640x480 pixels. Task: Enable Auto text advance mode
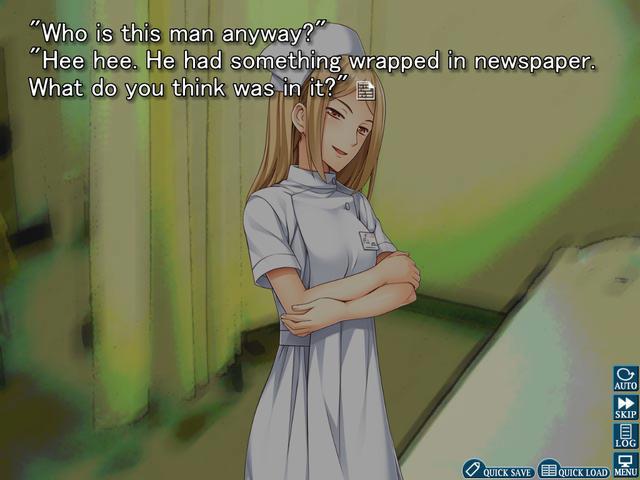[x=626, y=380]
